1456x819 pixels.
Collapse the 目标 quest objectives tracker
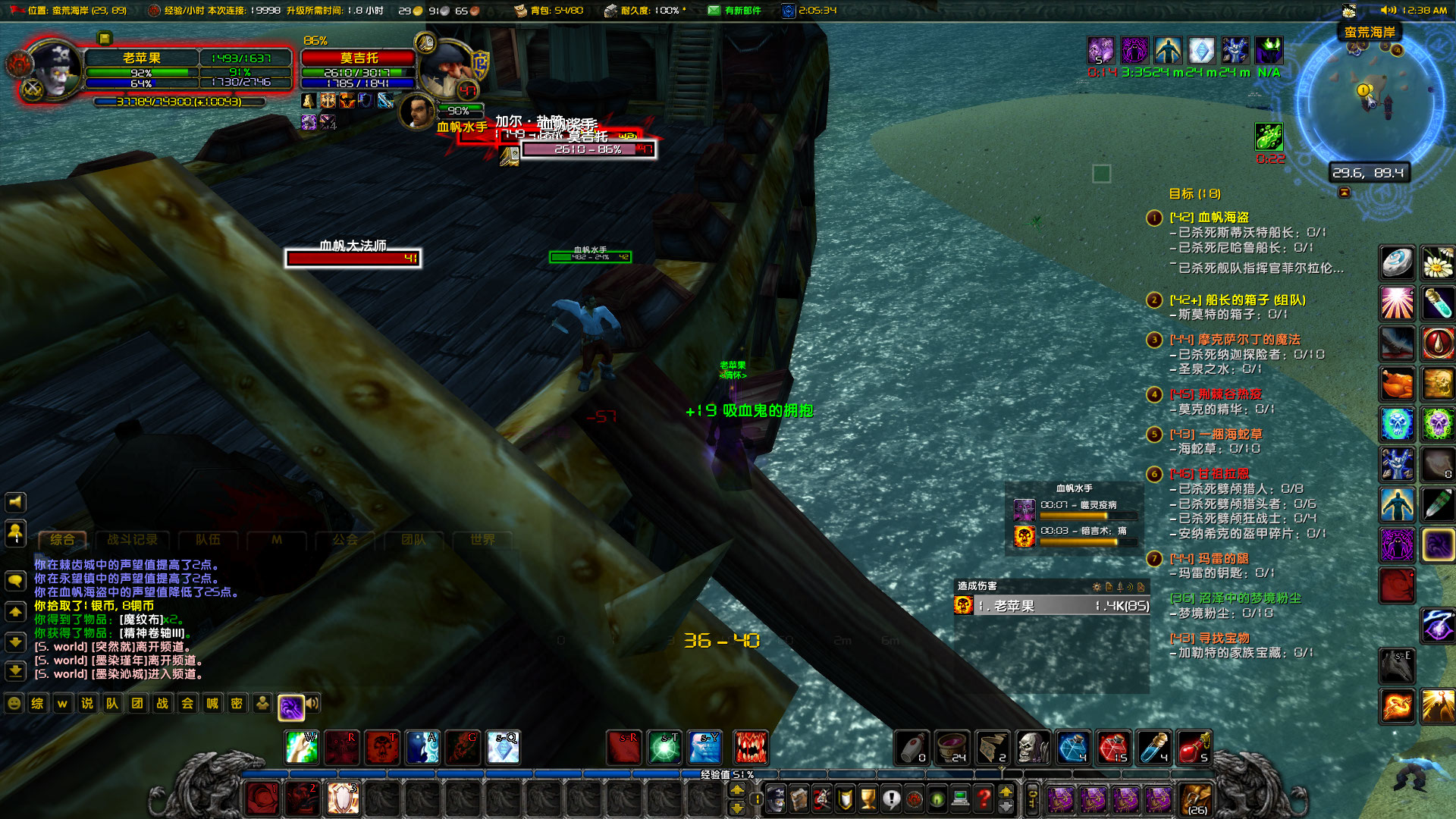point(1344,193)
